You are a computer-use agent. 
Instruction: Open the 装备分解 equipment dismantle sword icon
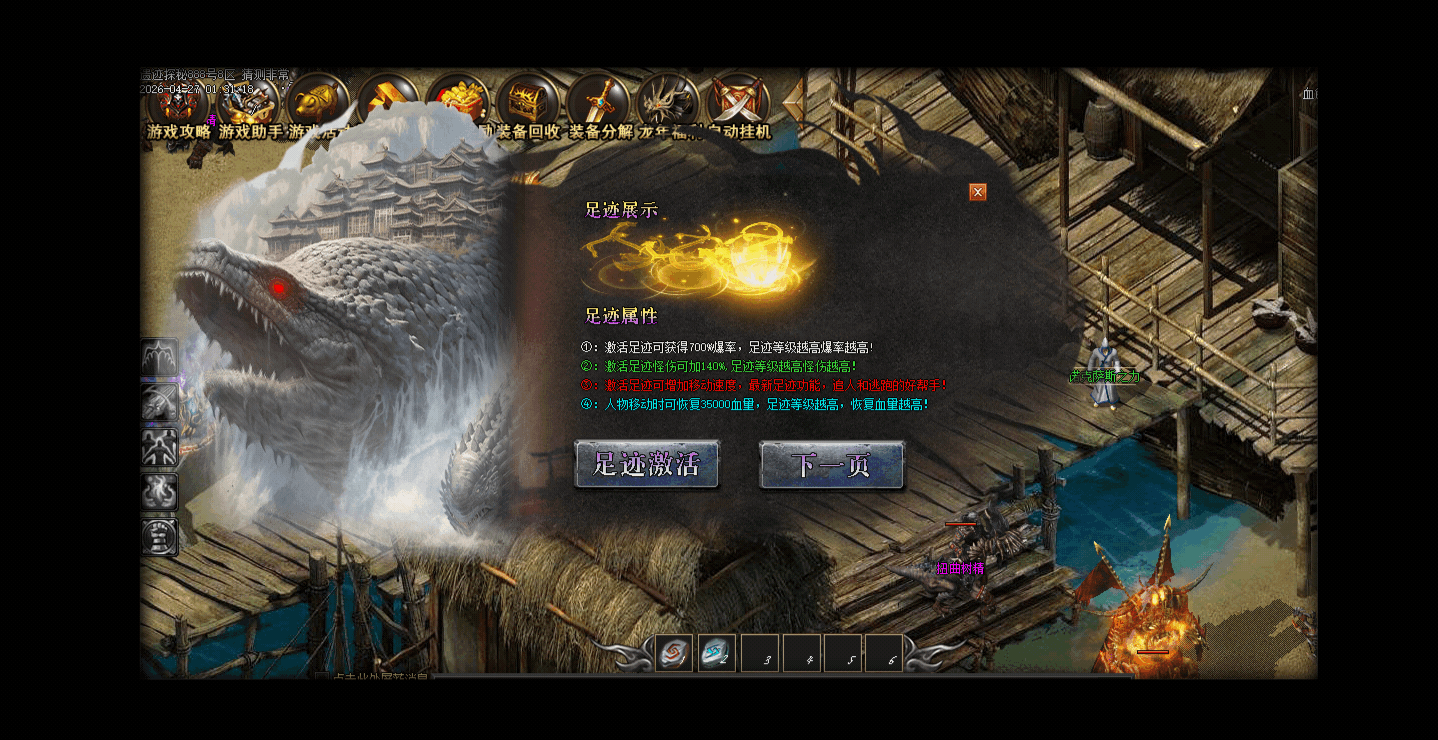coord(599,103)
